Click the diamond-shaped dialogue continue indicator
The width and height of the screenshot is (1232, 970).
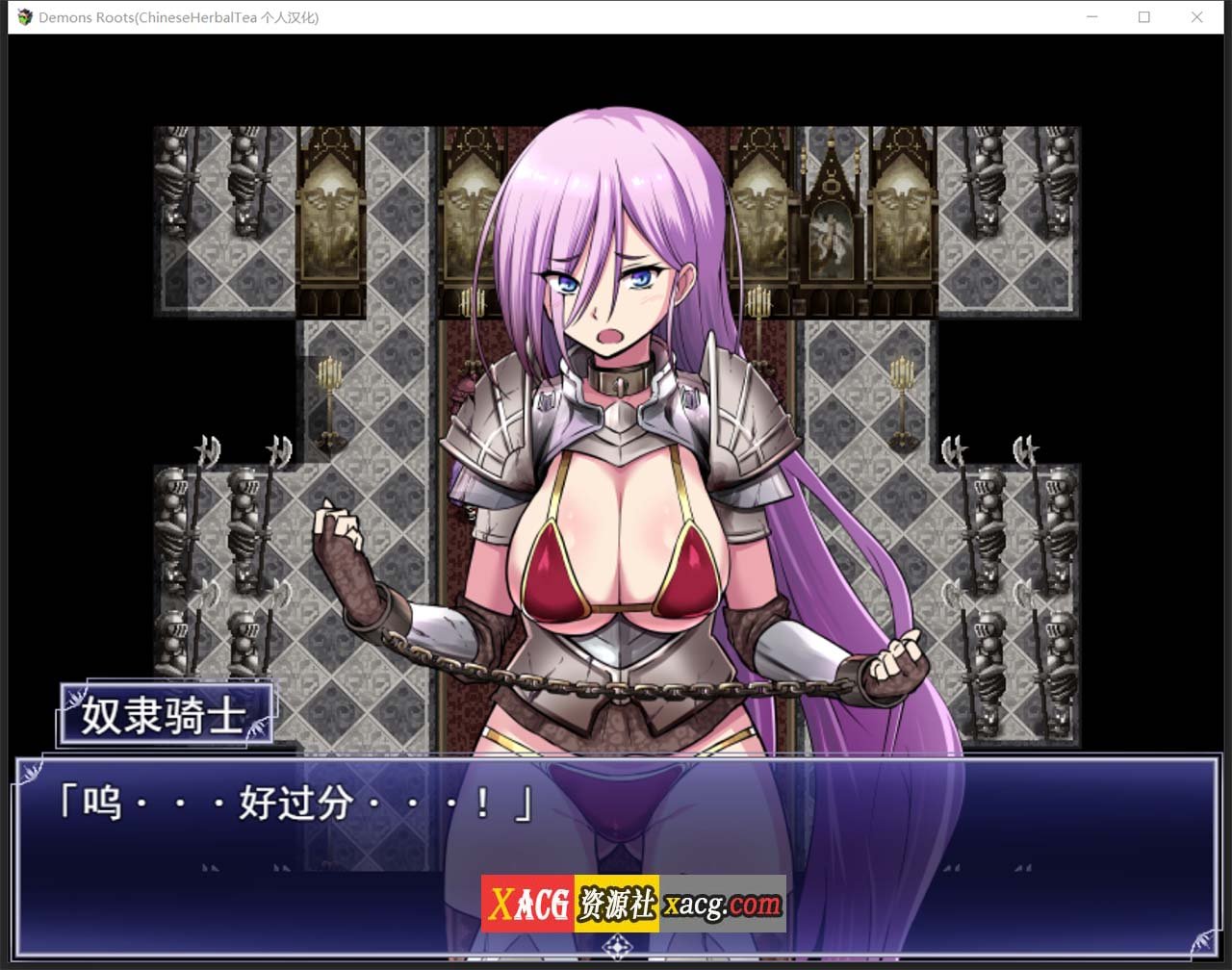click(616, 946)
